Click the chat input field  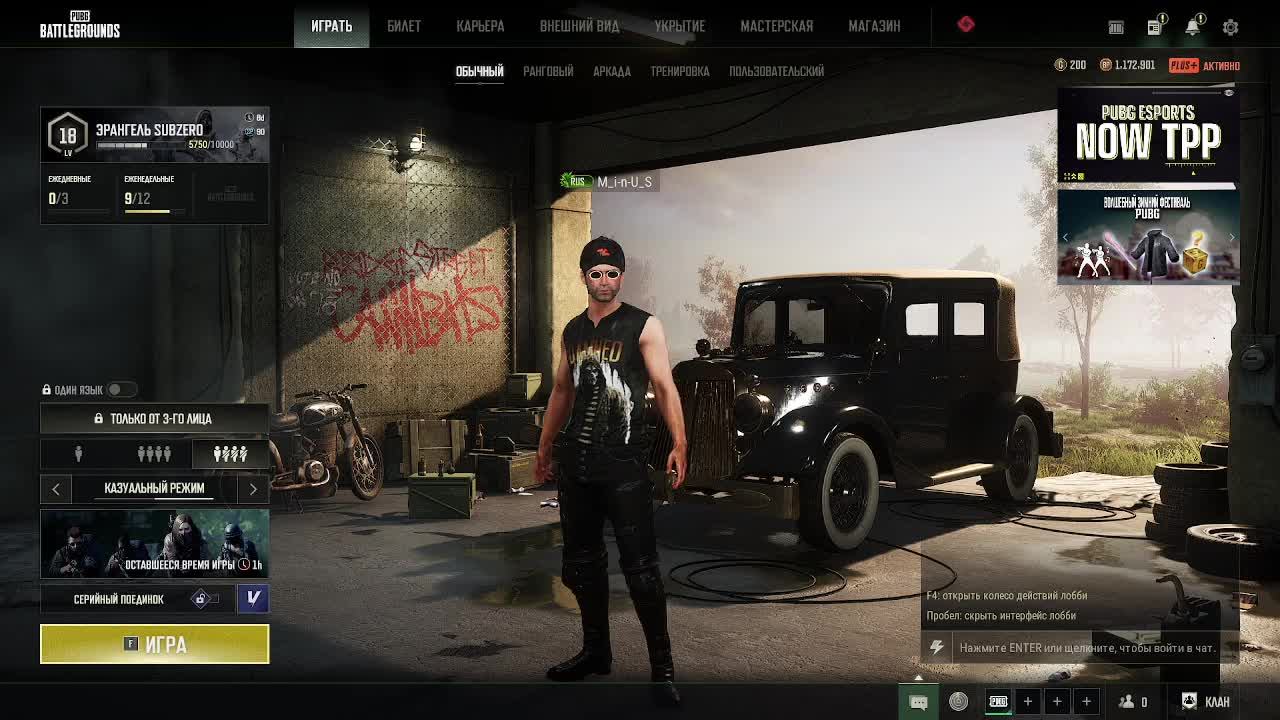pos(1087,648)
